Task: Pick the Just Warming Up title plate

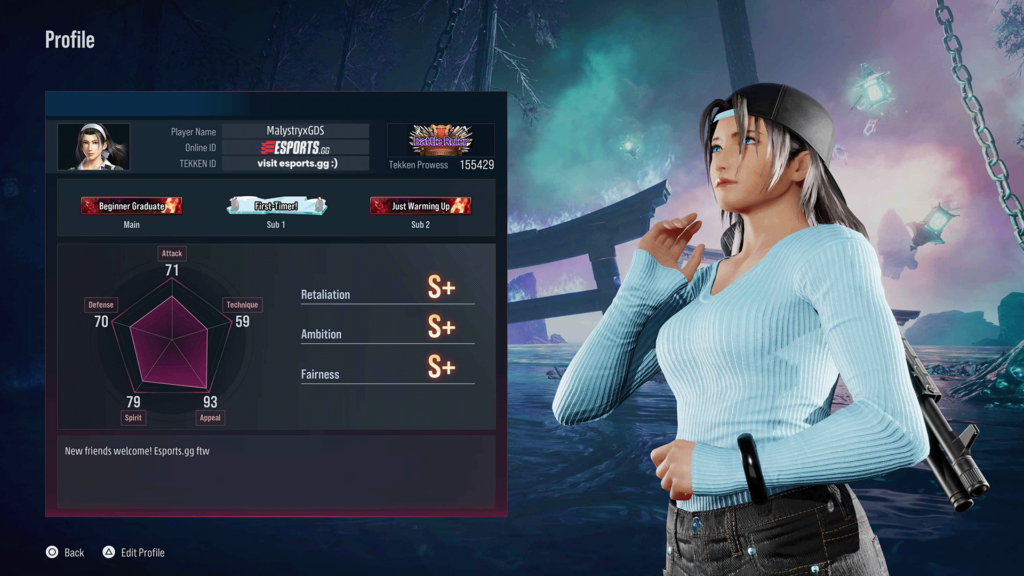Action: pos(420,206)
